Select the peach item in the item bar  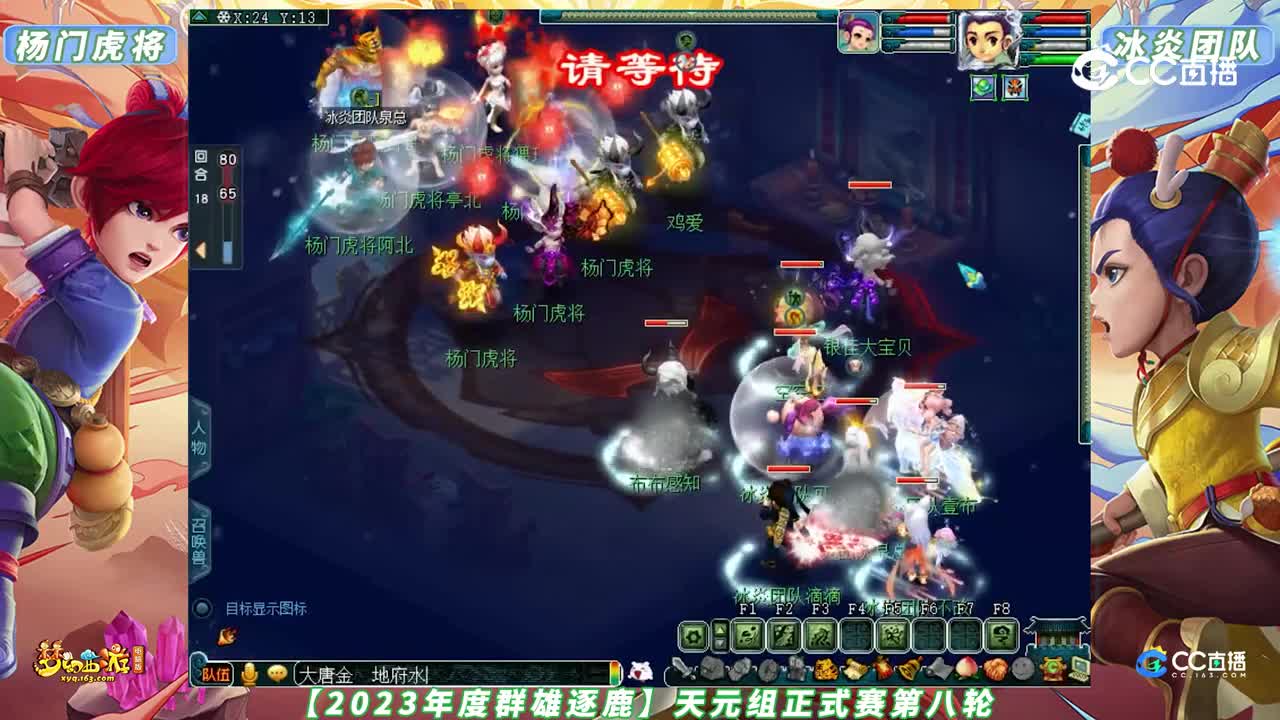point(968,669)
